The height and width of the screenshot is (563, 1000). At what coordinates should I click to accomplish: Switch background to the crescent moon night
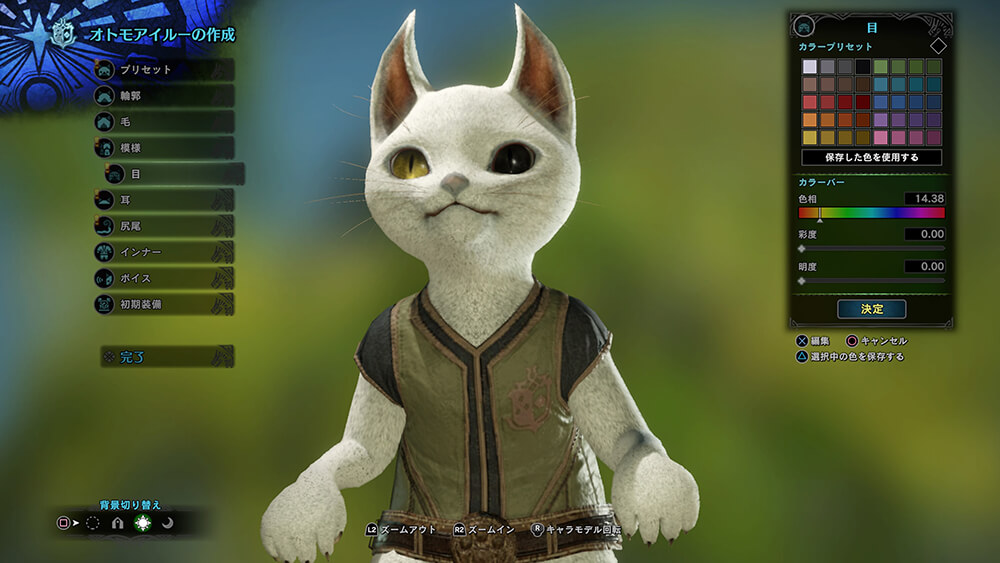(x=168, y=523)
